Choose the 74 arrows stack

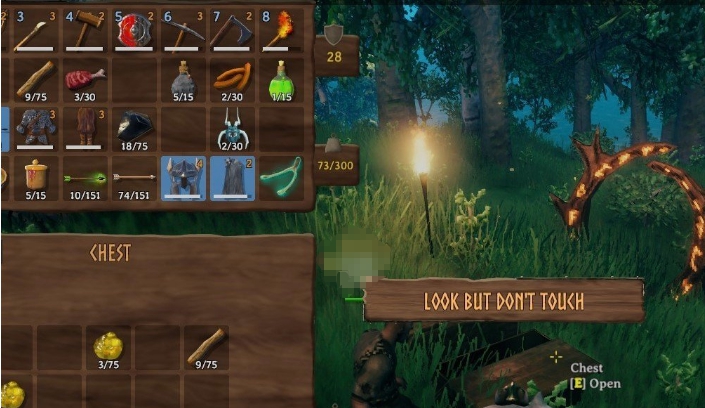pyautogui.click(x=135, y=177)
